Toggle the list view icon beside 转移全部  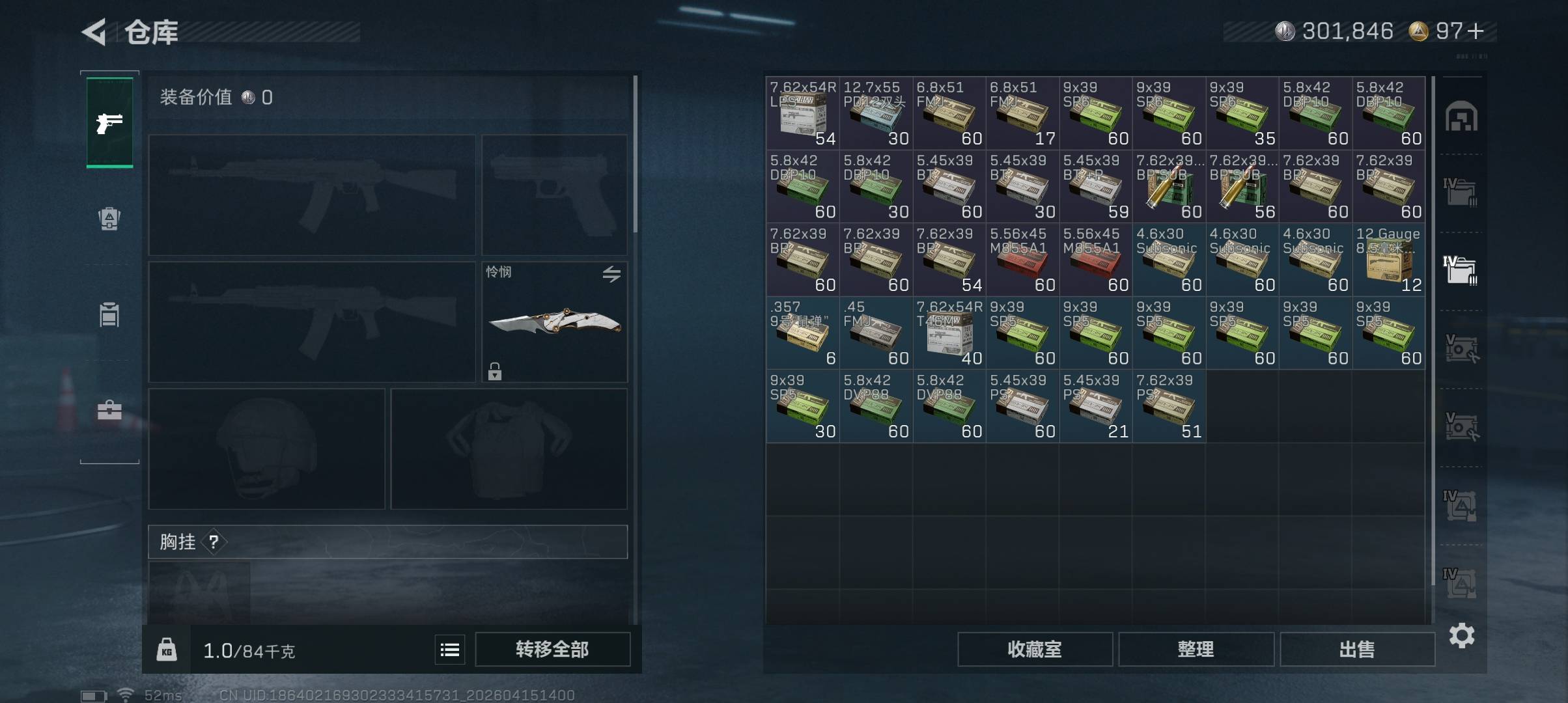450,650
